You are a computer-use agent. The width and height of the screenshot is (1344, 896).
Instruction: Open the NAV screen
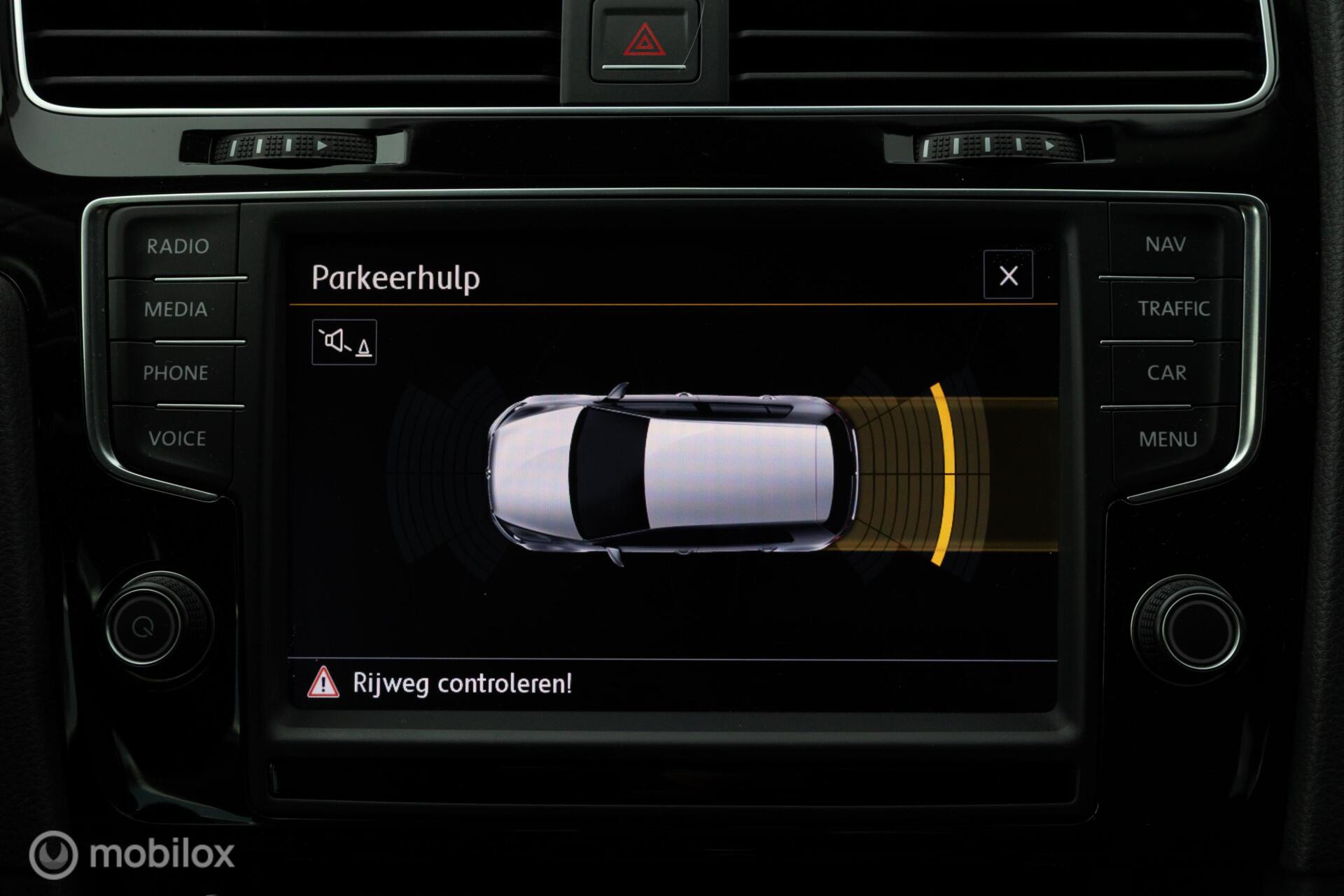1165,245
